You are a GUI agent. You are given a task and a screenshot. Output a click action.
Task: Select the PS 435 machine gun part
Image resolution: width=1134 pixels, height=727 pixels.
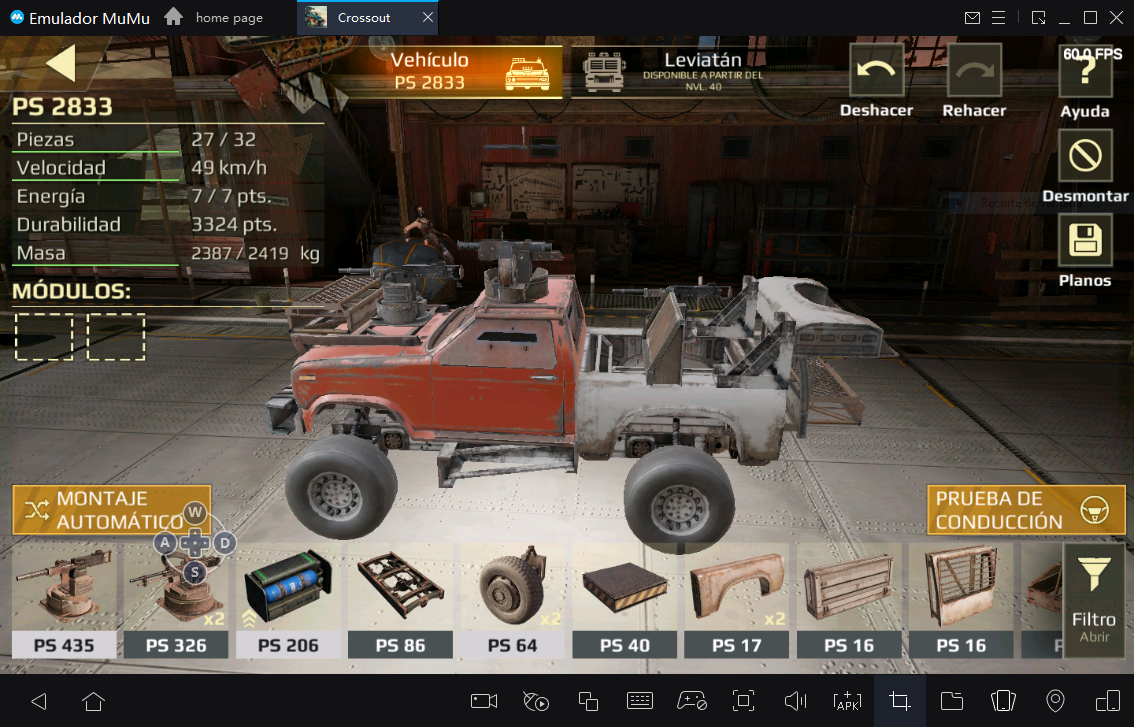[64, 598]
